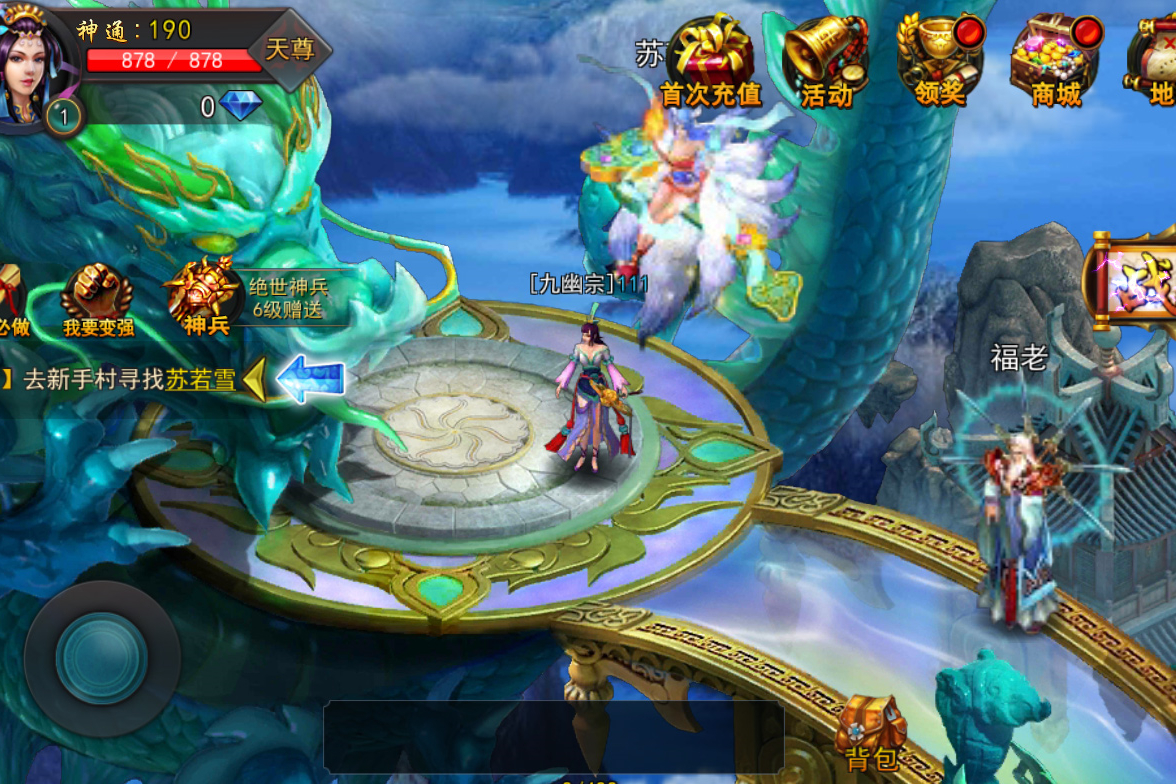Image resolution: width=1176 pixels, height=784 pixels.
Task: Claim rewards via the 领奖 trophy icon
Action: pos(940,60)
